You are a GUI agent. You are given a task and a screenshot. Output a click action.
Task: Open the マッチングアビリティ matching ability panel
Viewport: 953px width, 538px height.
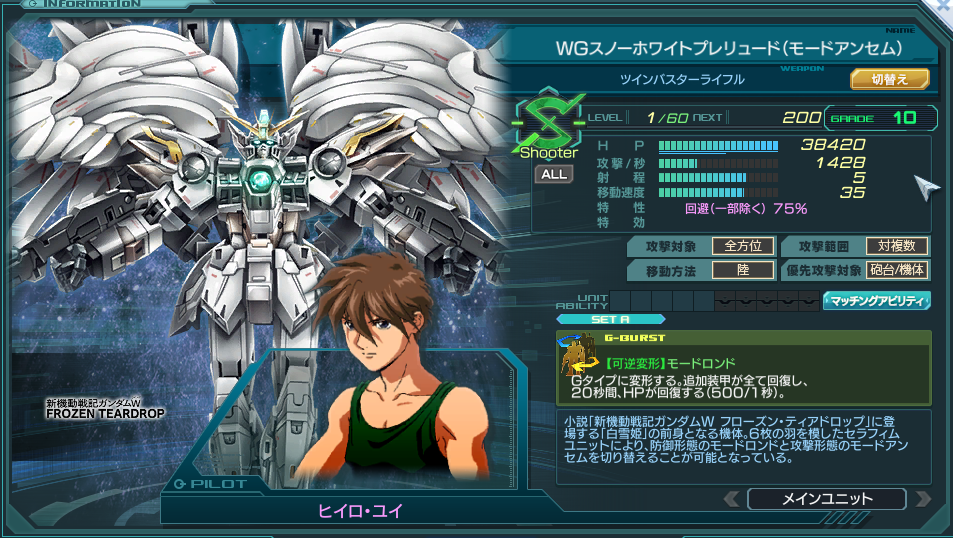876,300
